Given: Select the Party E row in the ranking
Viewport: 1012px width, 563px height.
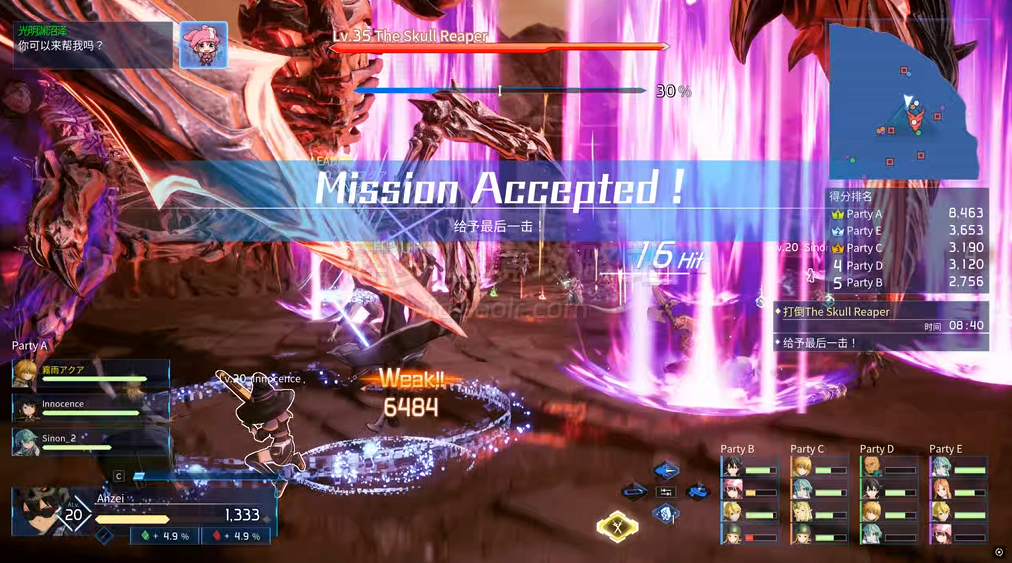Looking at the screenshot, I should [x=907, y=231].
